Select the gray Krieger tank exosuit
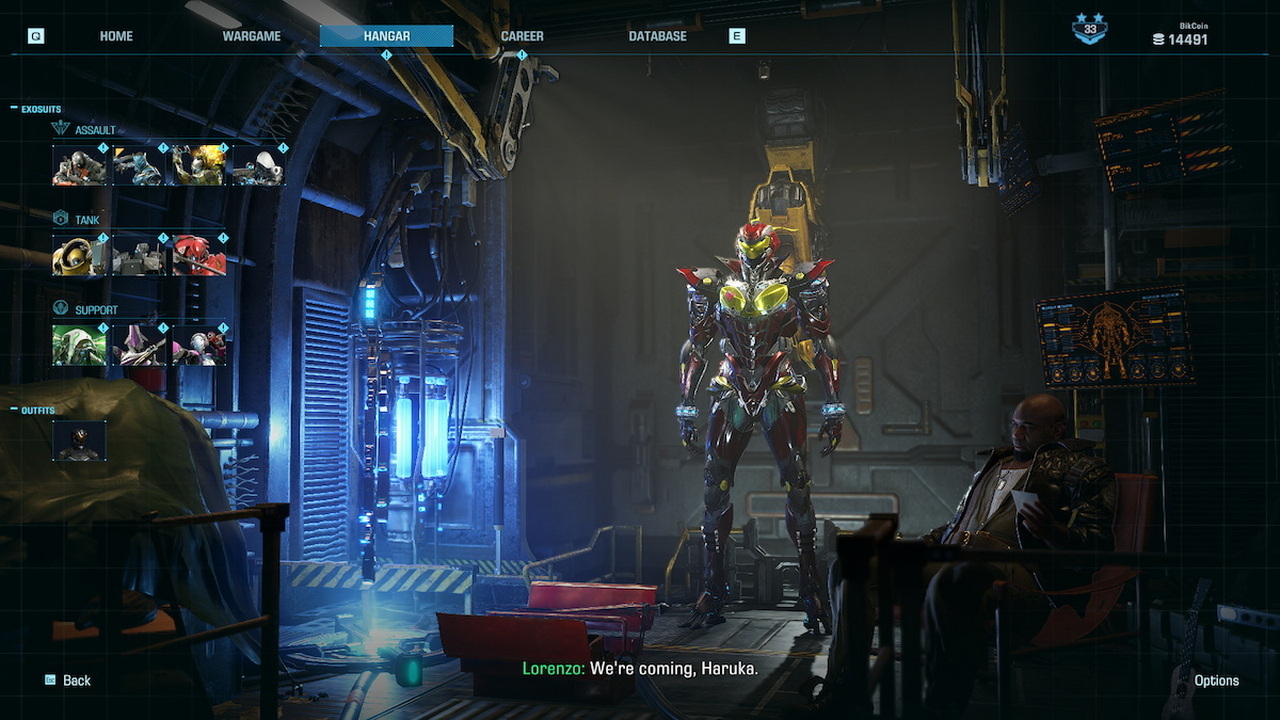The height and width of the screenshot is (720, 1280). [139, 256]
